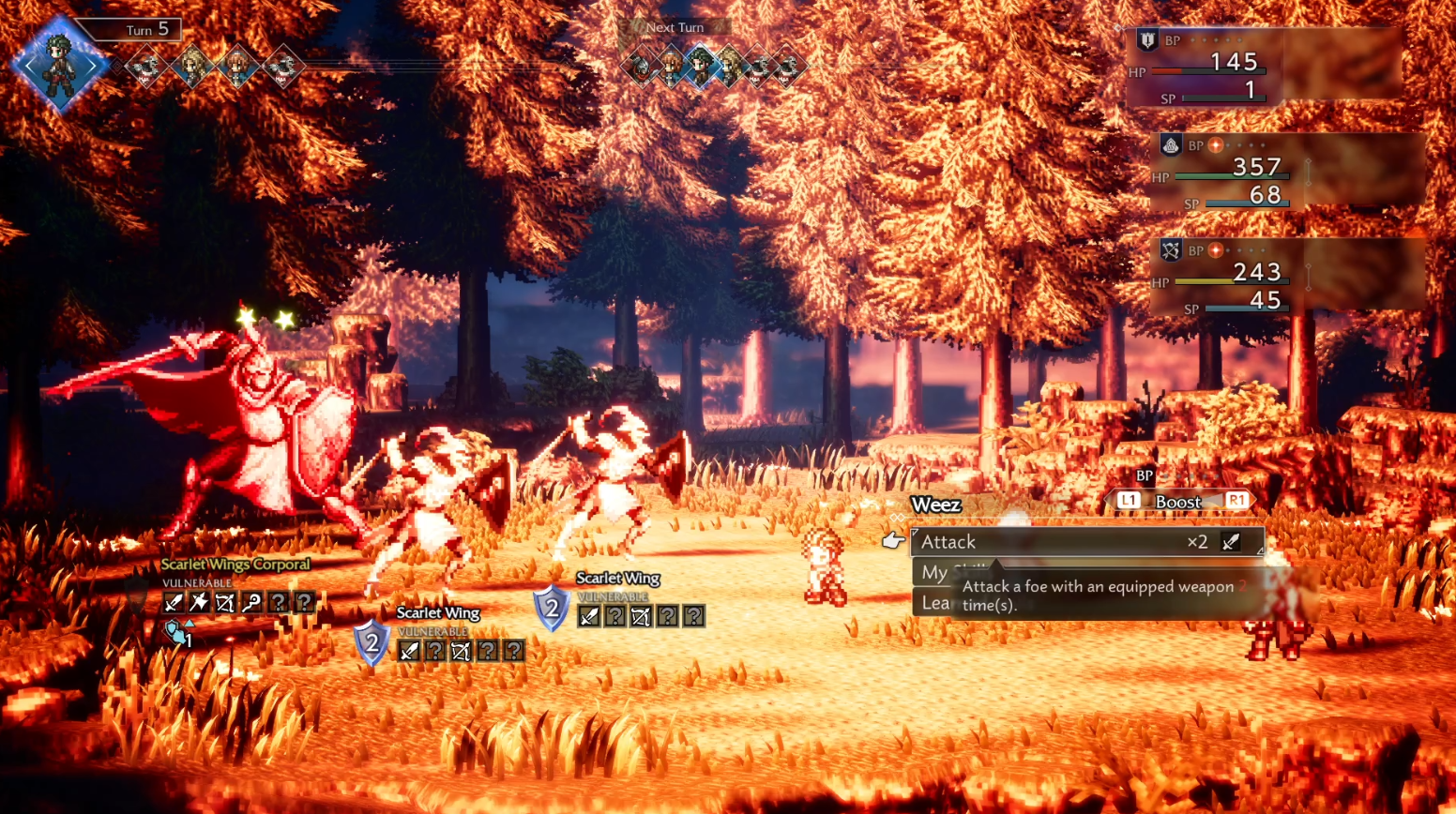Viewport: 1456px width, 814px height.
Task: Open the My Skills menu entry
Action: click(935, 572)
